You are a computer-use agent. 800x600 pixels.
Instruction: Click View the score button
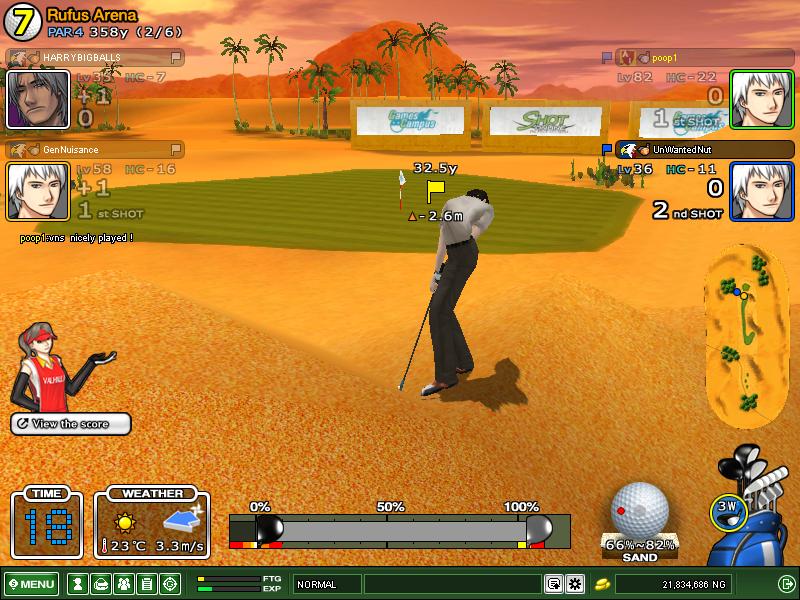click(71, 424)
